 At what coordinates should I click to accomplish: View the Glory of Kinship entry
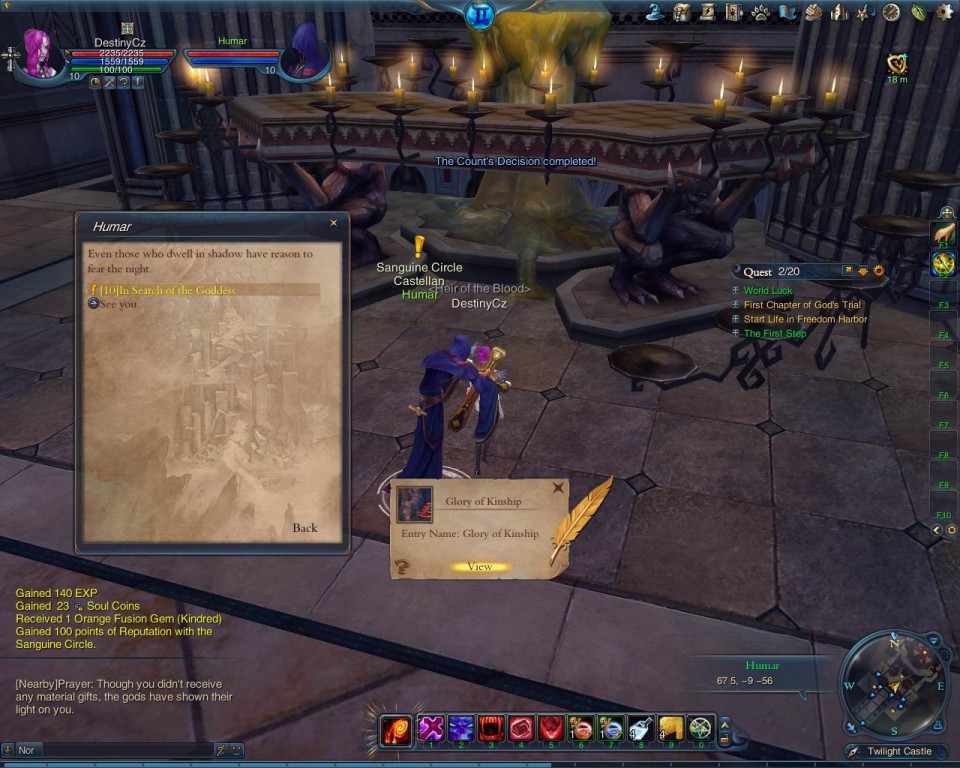pos(480,567)
